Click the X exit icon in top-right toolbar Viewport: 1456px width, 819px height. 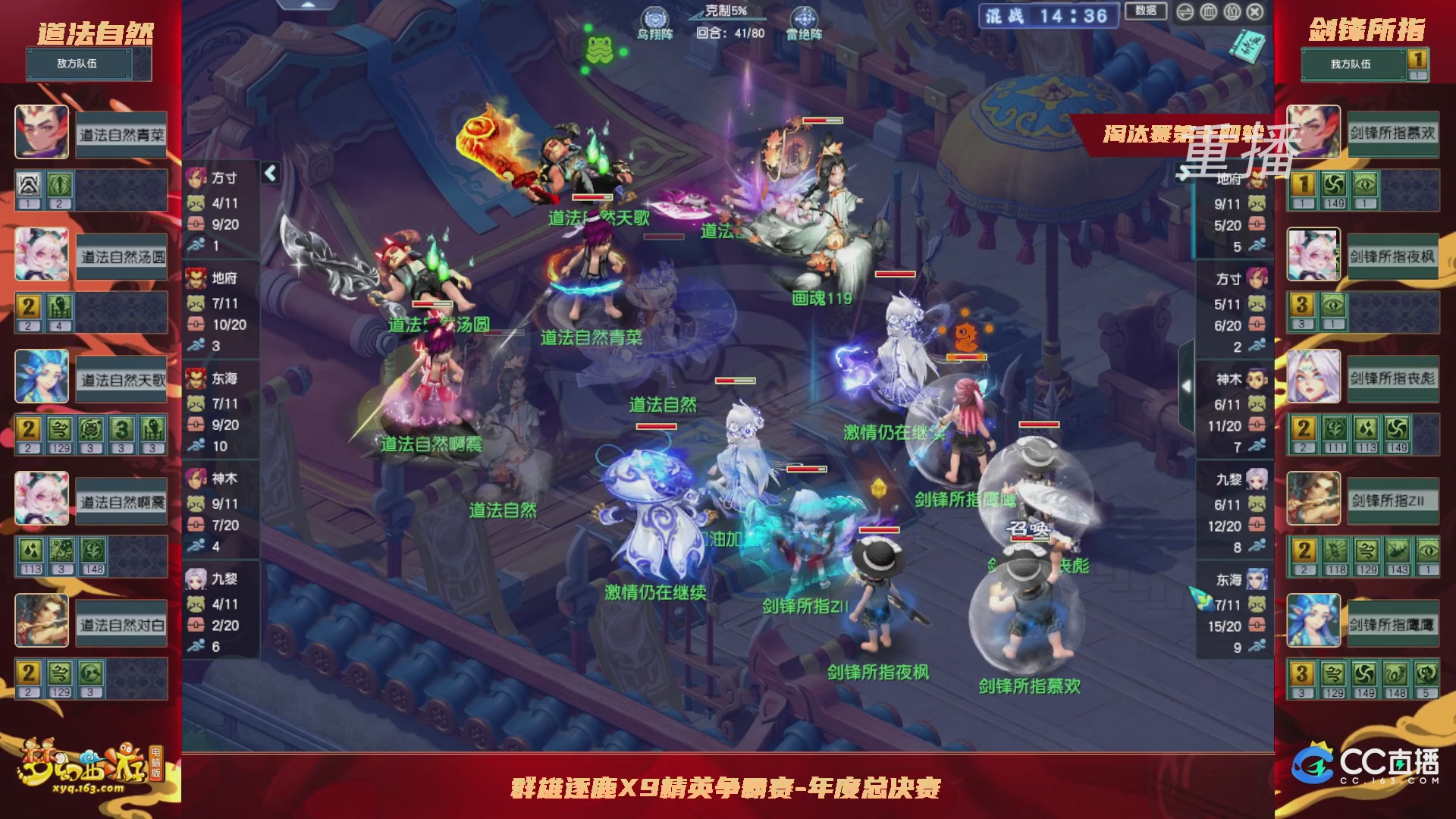tap(1255, 12)
